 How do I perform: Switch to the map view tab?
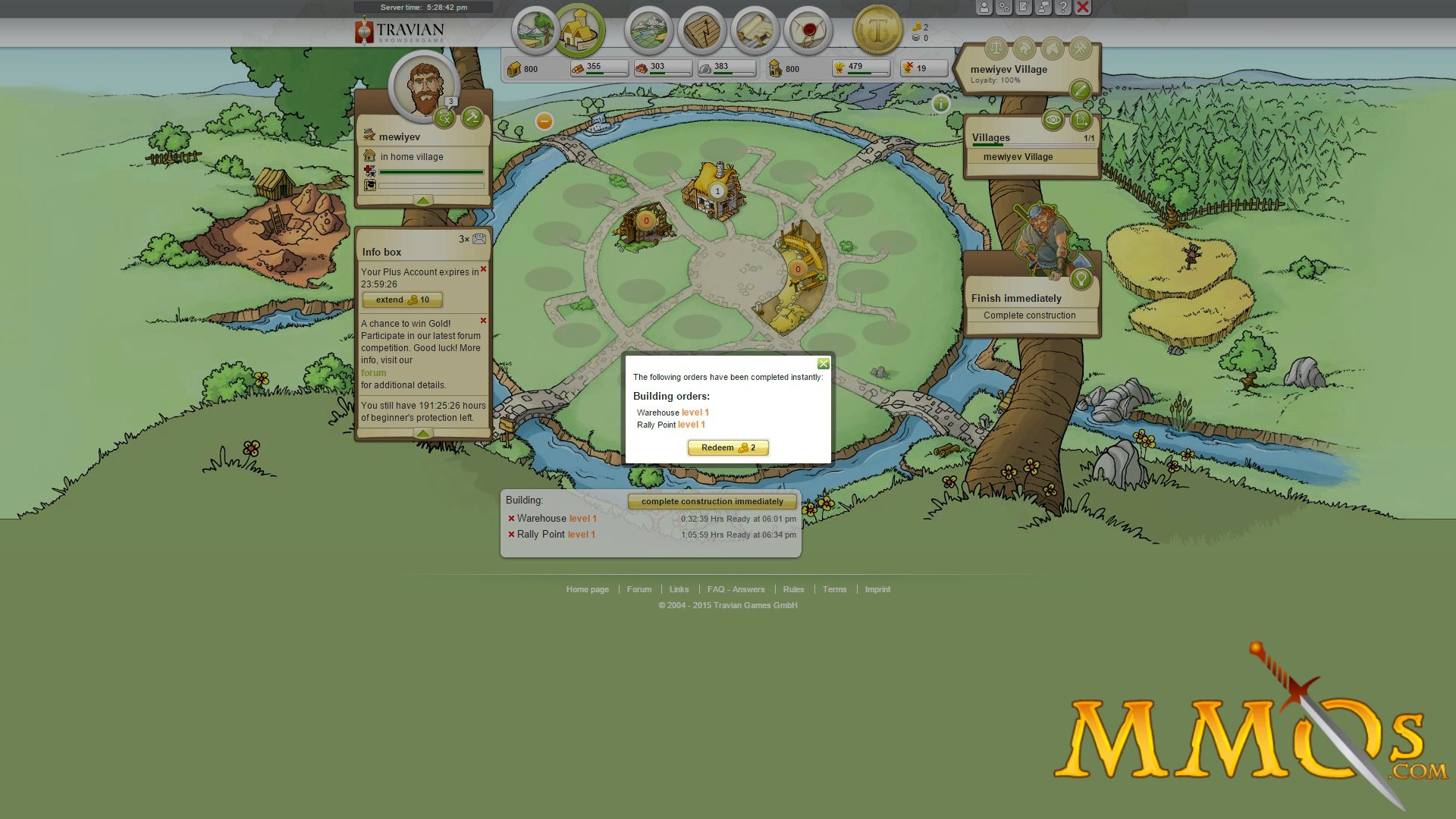point(648,30)
